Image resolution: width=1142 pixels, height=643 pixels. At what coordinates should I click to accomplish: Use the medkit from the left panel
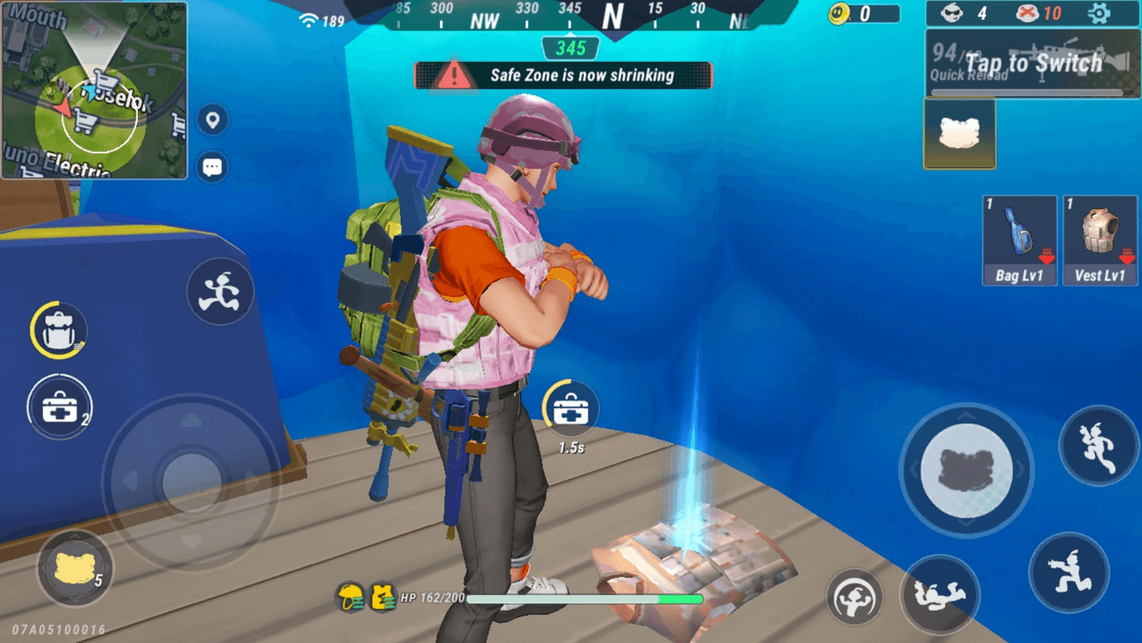[60, 407]
